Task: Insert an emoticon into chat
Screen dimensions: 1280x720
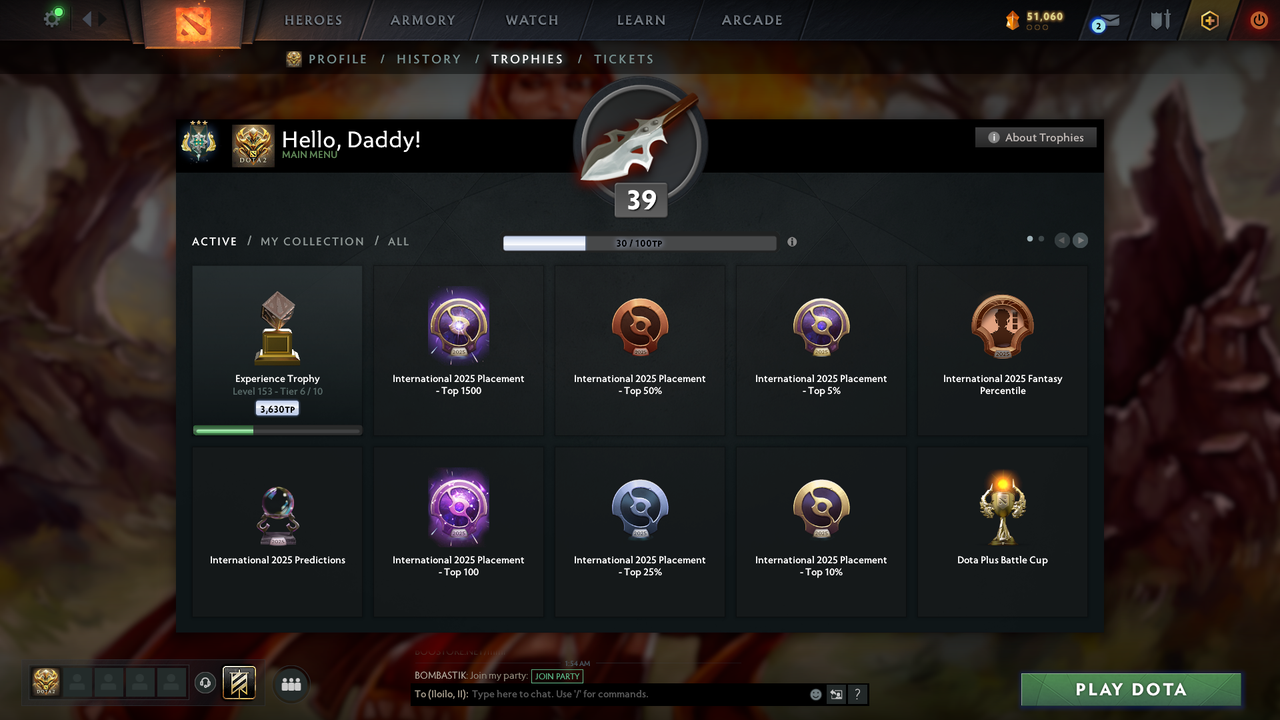Action: tap(816, 694)
